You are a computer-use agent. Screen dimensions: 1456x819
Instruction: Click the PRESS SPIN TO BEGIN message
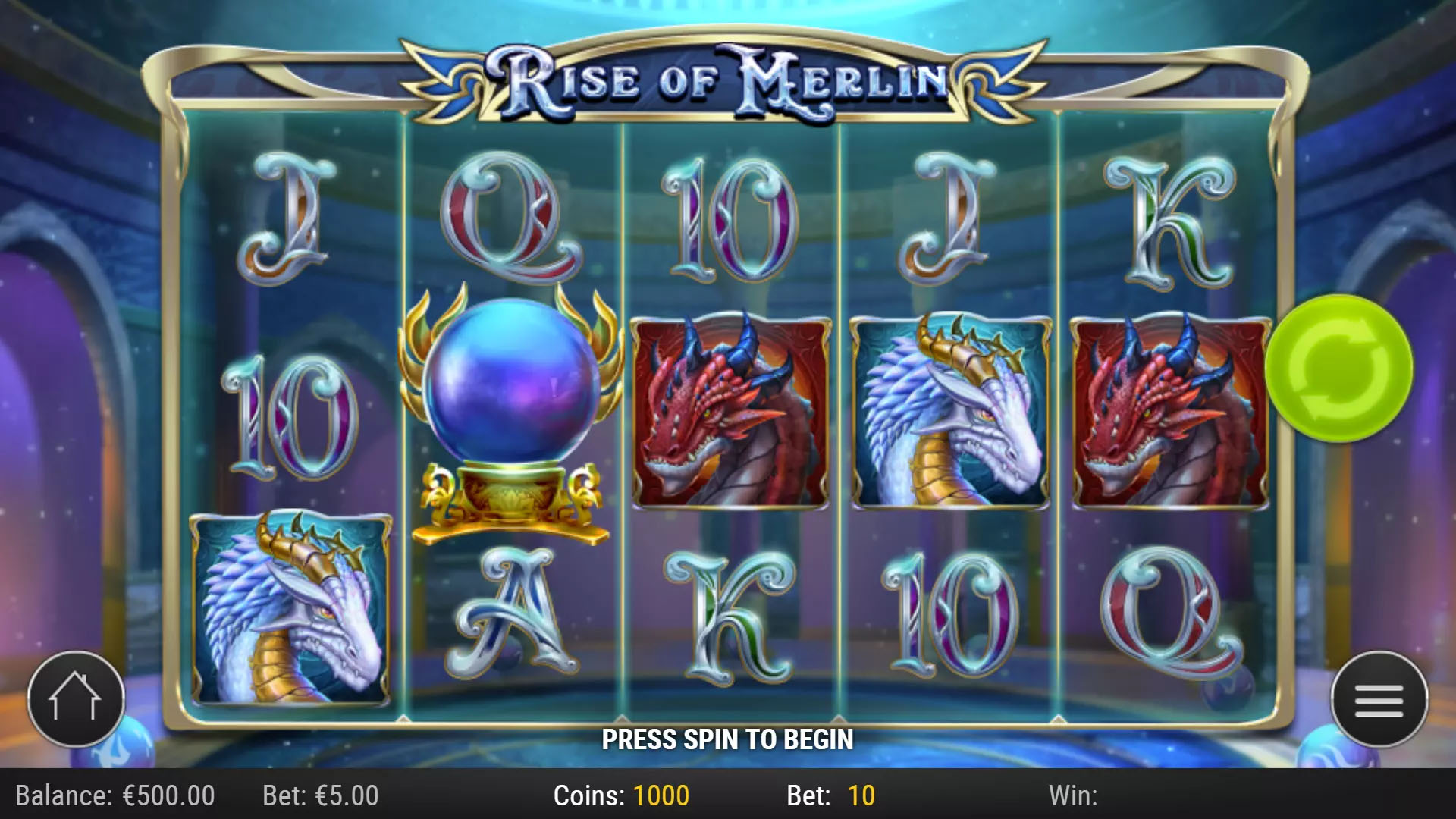(728, 738)
